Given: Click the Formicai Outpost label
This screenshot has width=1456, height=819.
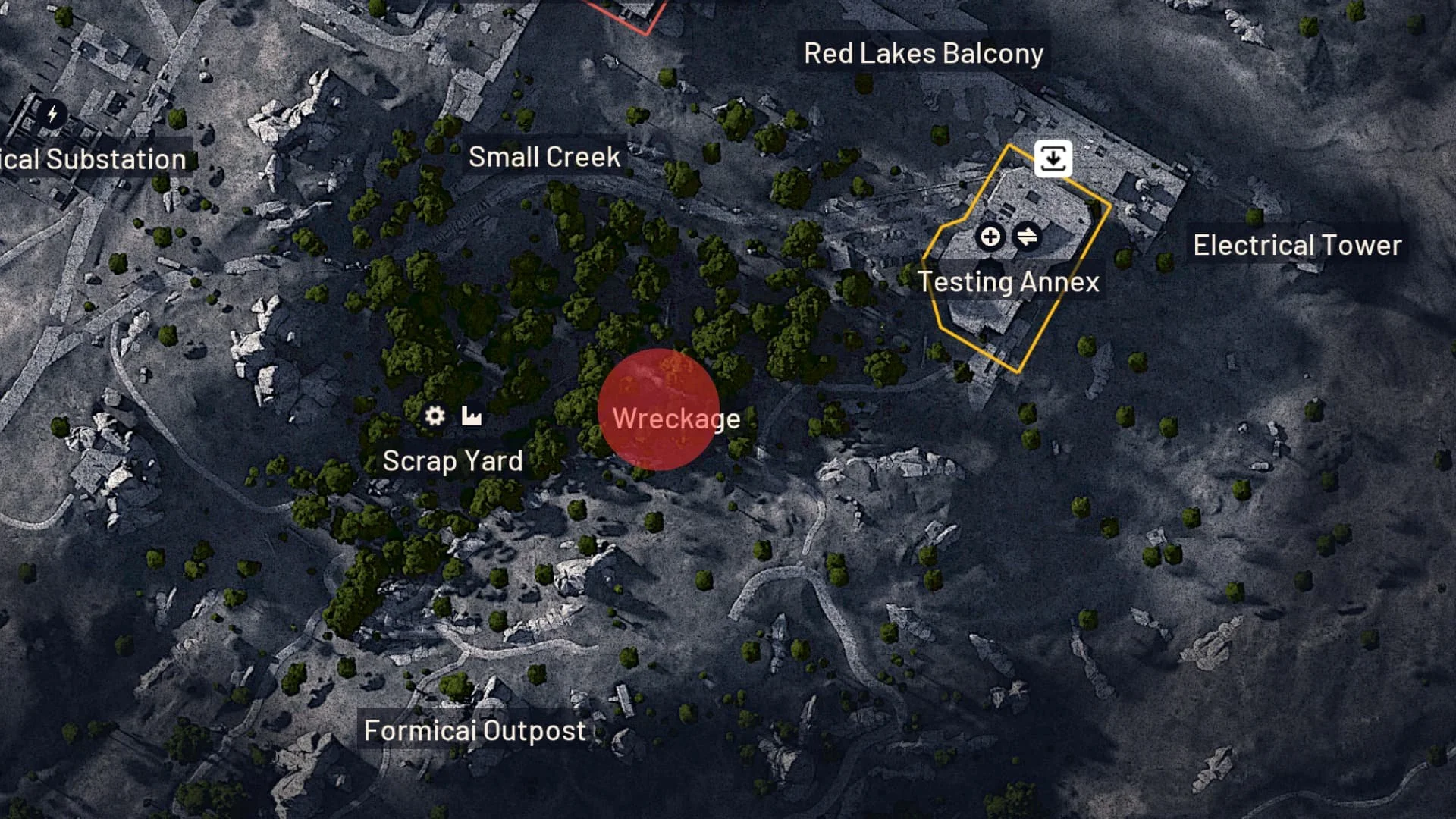Looking at the screenshot, I should pyautogui.click(x=474, y=730).
